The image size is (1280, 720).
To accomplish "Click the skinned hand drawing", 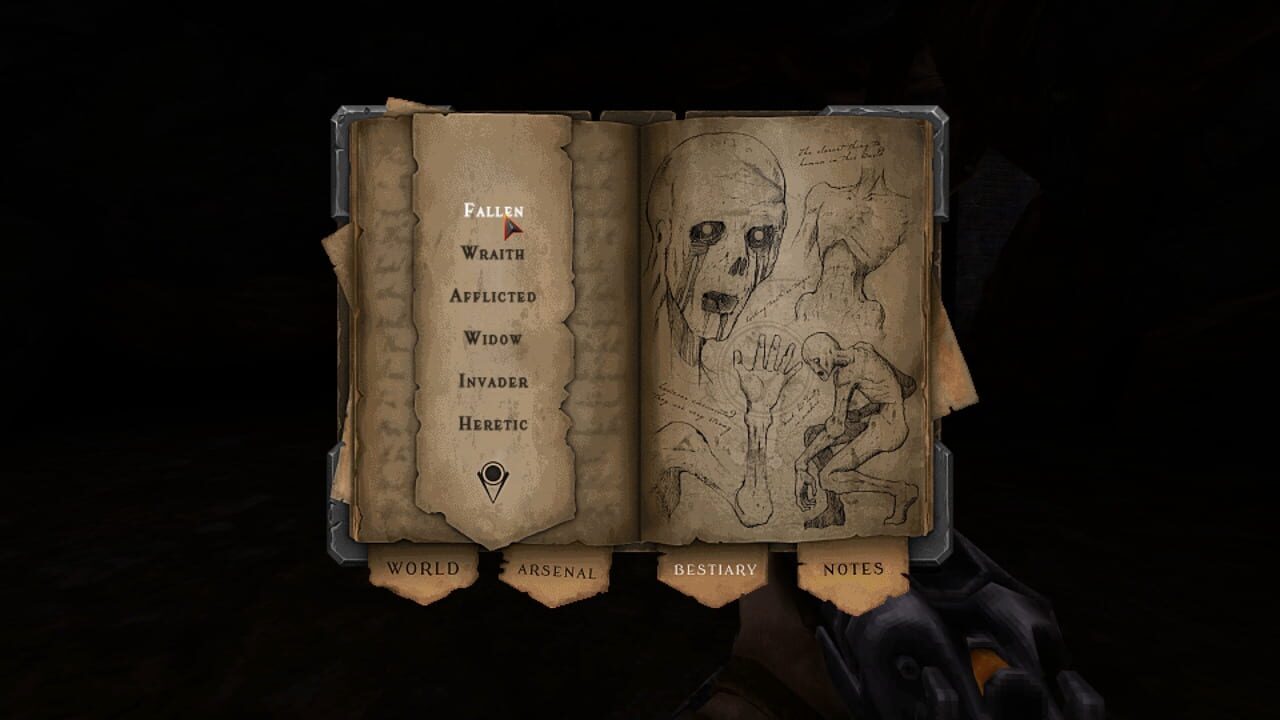I will 765,370.
